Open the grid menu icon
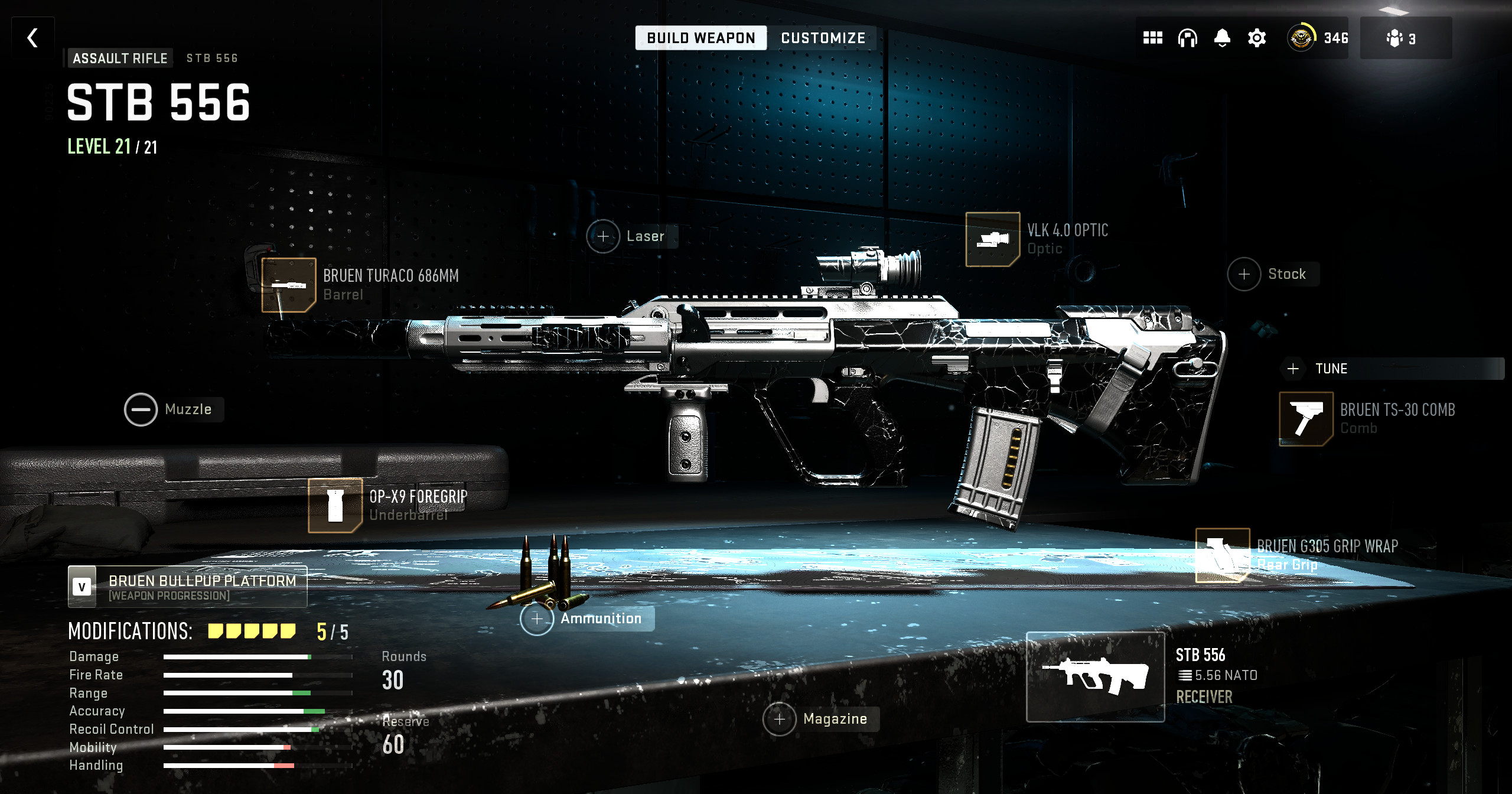1512x794 pixels. click(1152, 38)
